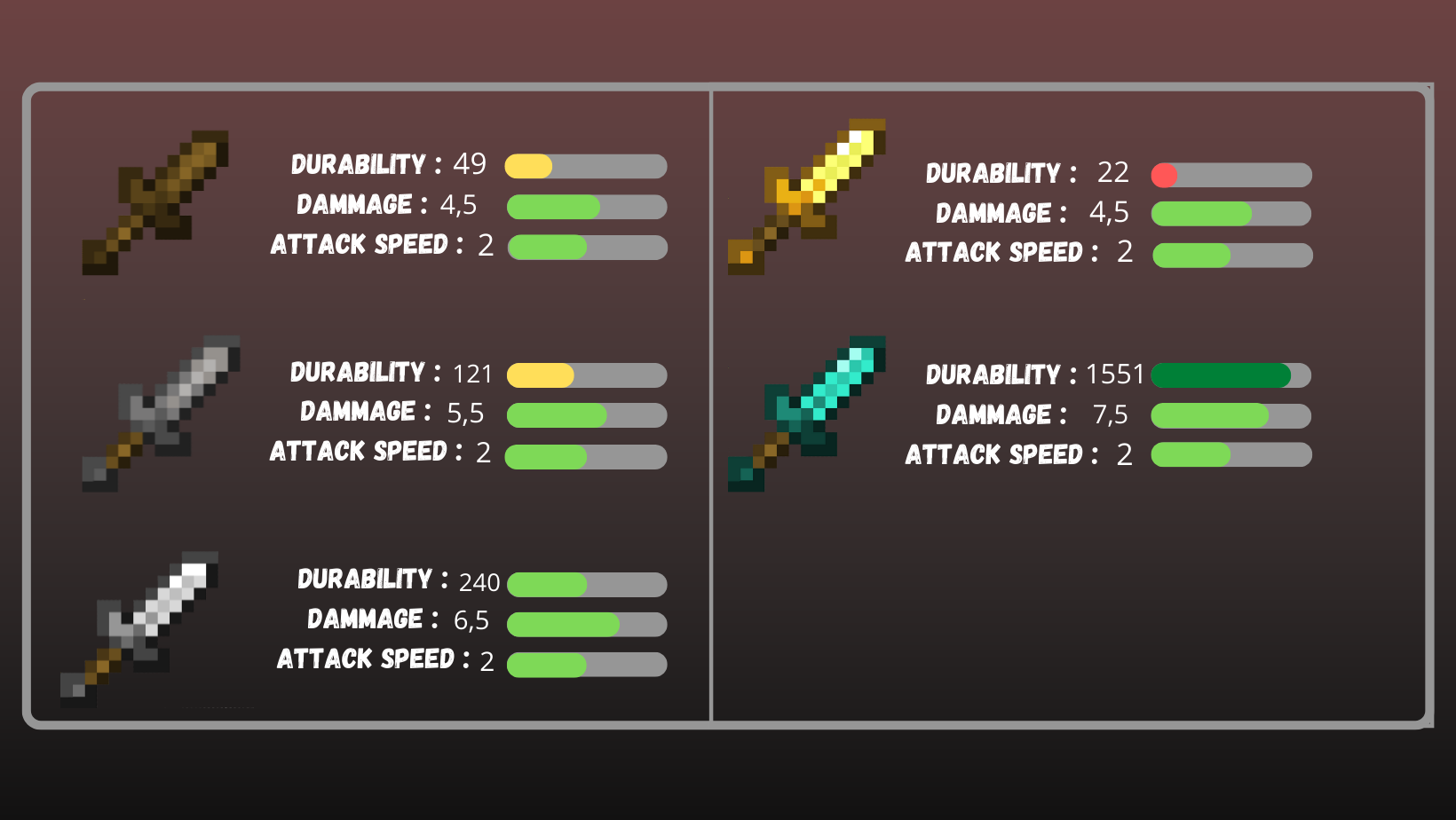
Task: Click the iron sword's attack speed bar
Action: [x=546, y=663]
